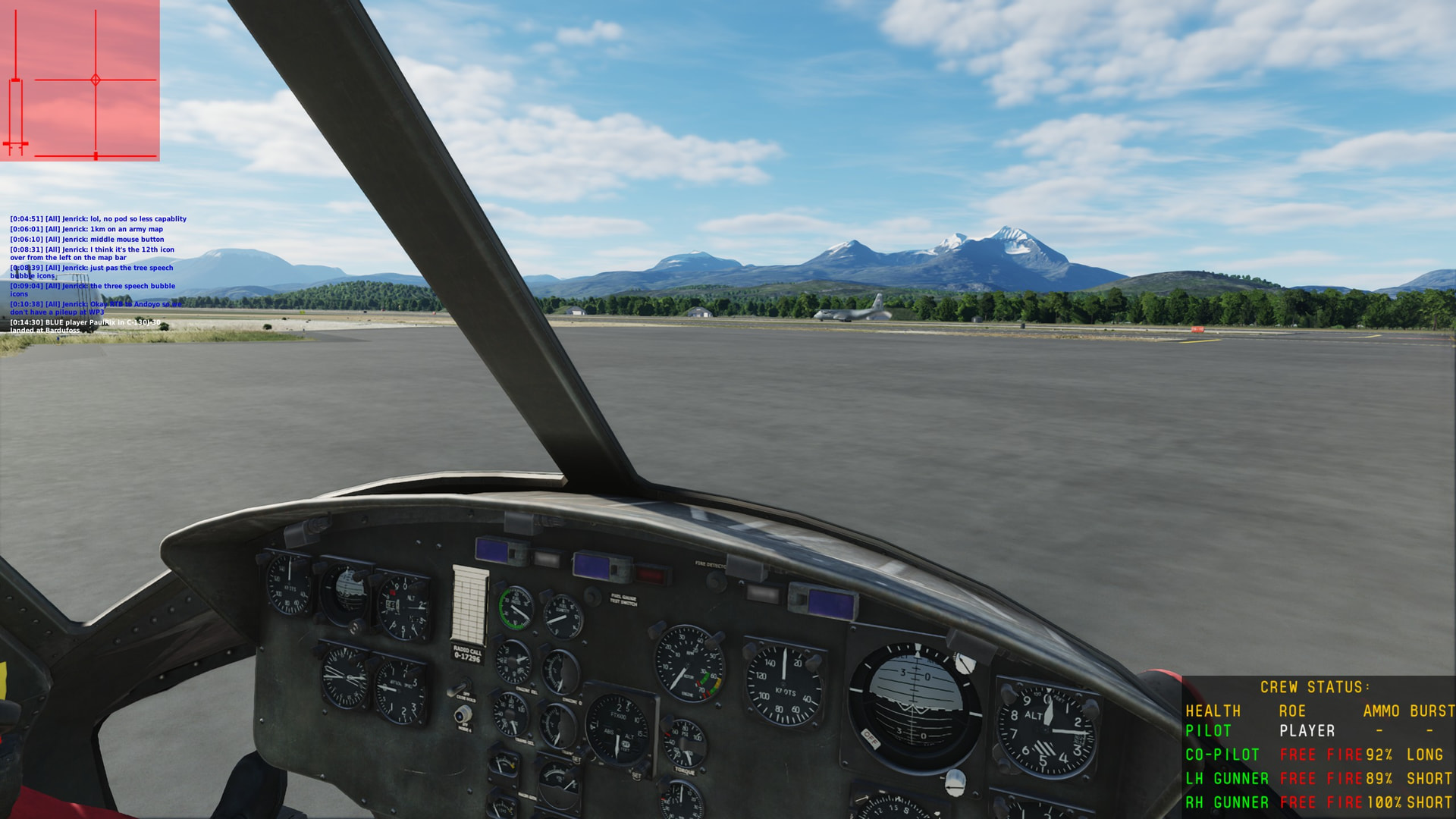Pick the RH GUNNER crew status row
This screenshot has height=819, width=1456.
tap(1318, 802)
